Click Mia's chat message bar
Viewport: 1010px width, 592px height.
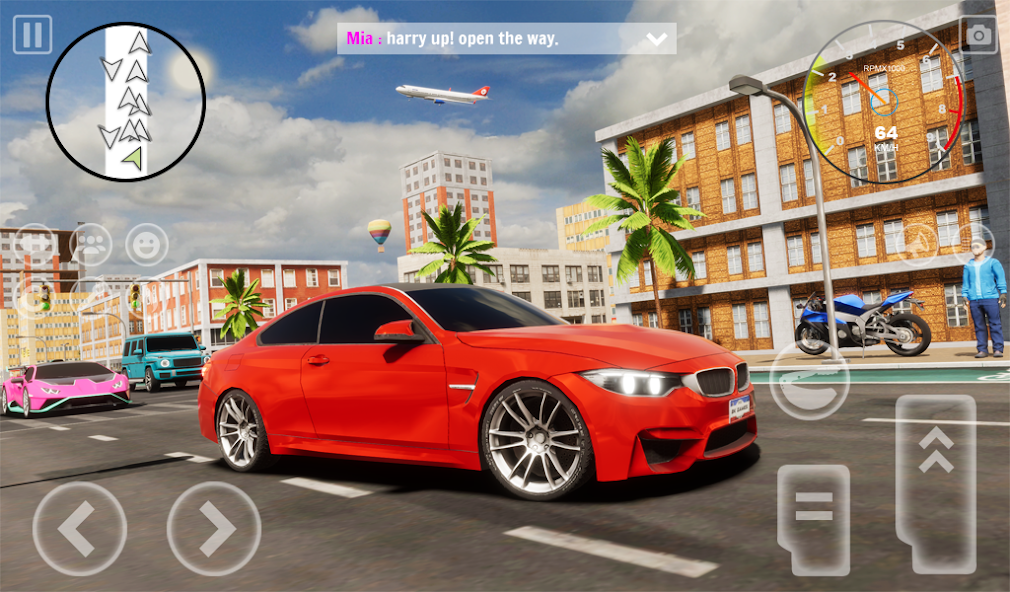point(490,39)
